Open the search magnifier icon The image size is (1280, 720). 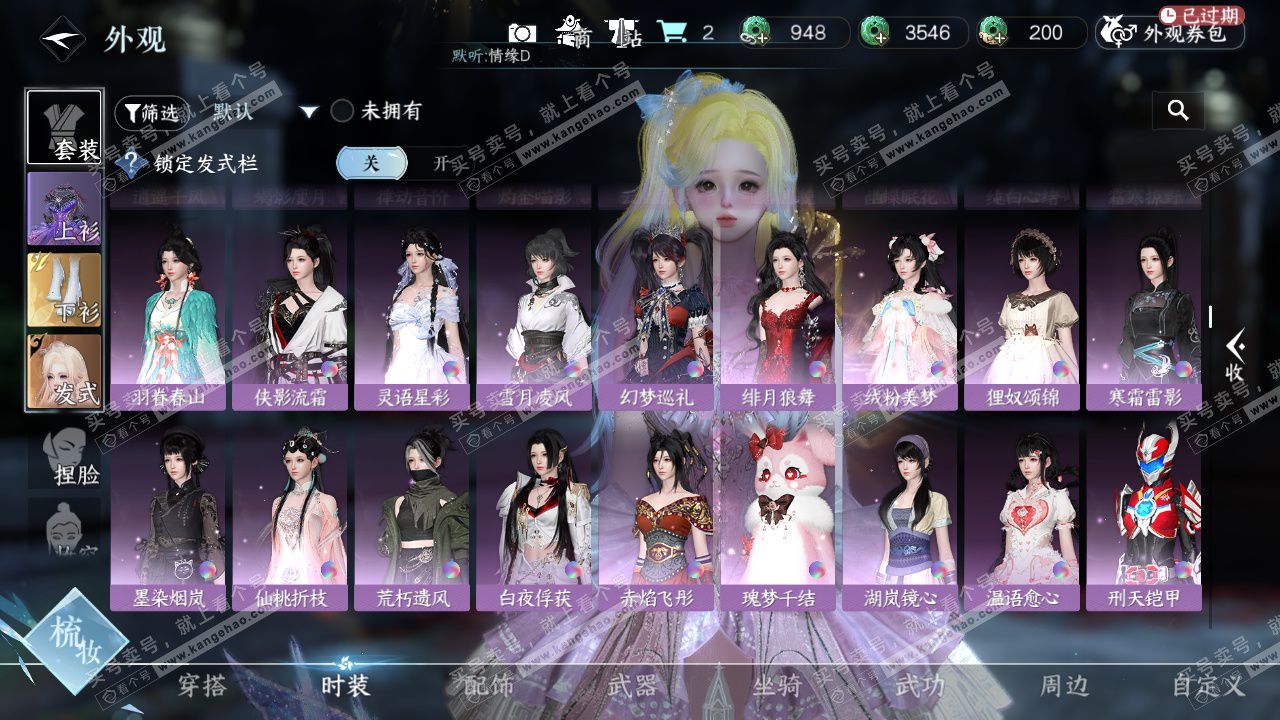tap(1178, 110)
